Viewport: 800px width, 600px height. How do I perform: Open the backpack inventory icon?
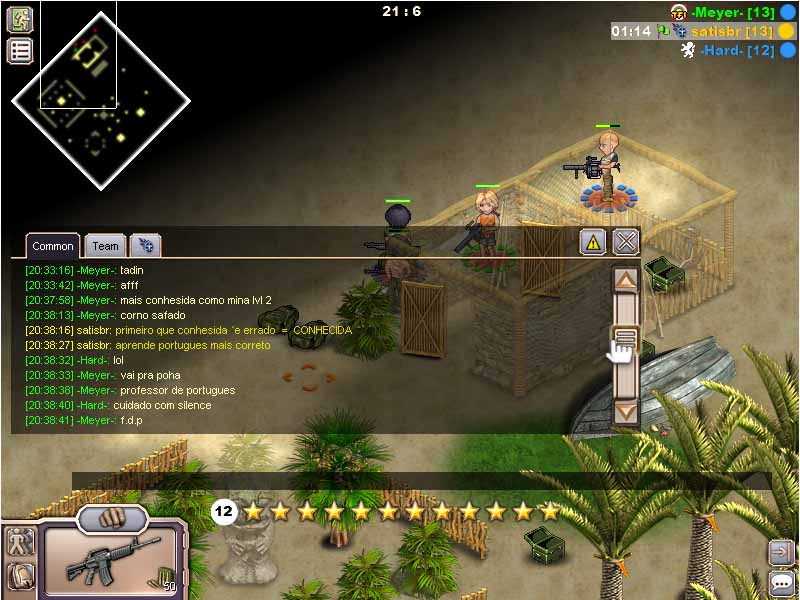pyautogui.click(x=20, y=576)
